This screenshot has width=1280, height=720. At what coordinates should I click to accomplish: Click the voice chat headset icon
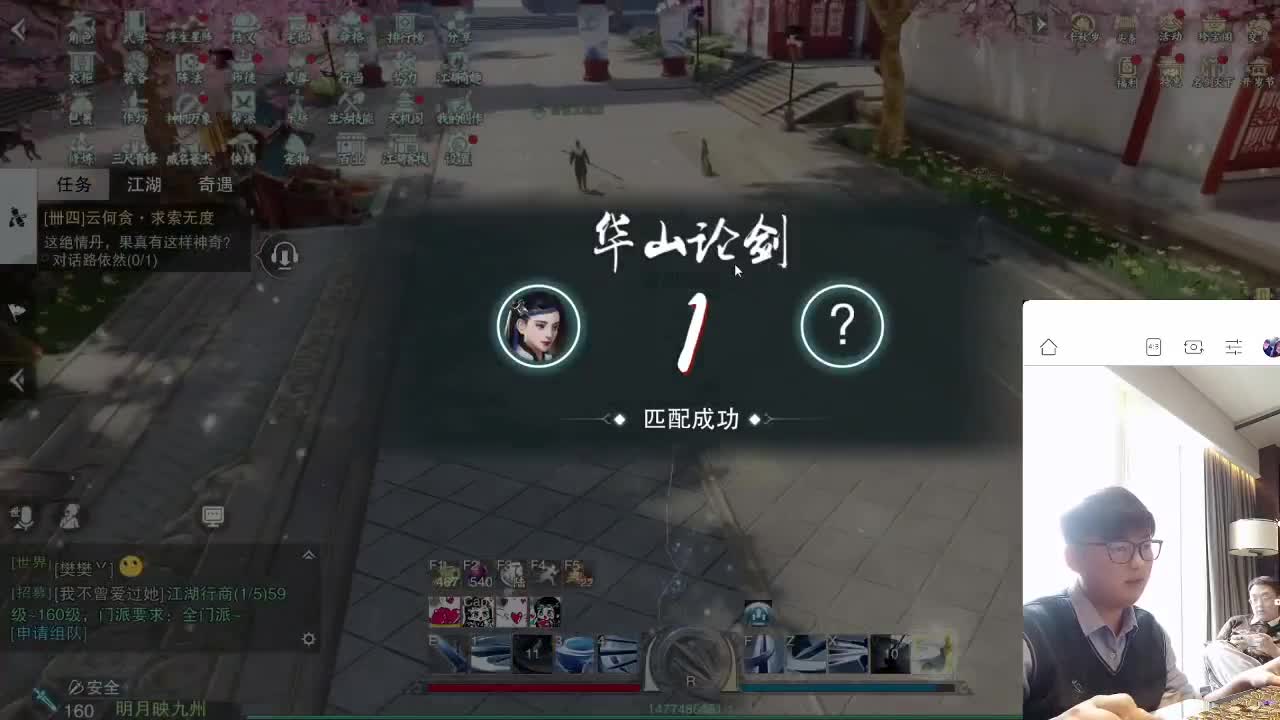pyautogui.click(x=283, y=257)
